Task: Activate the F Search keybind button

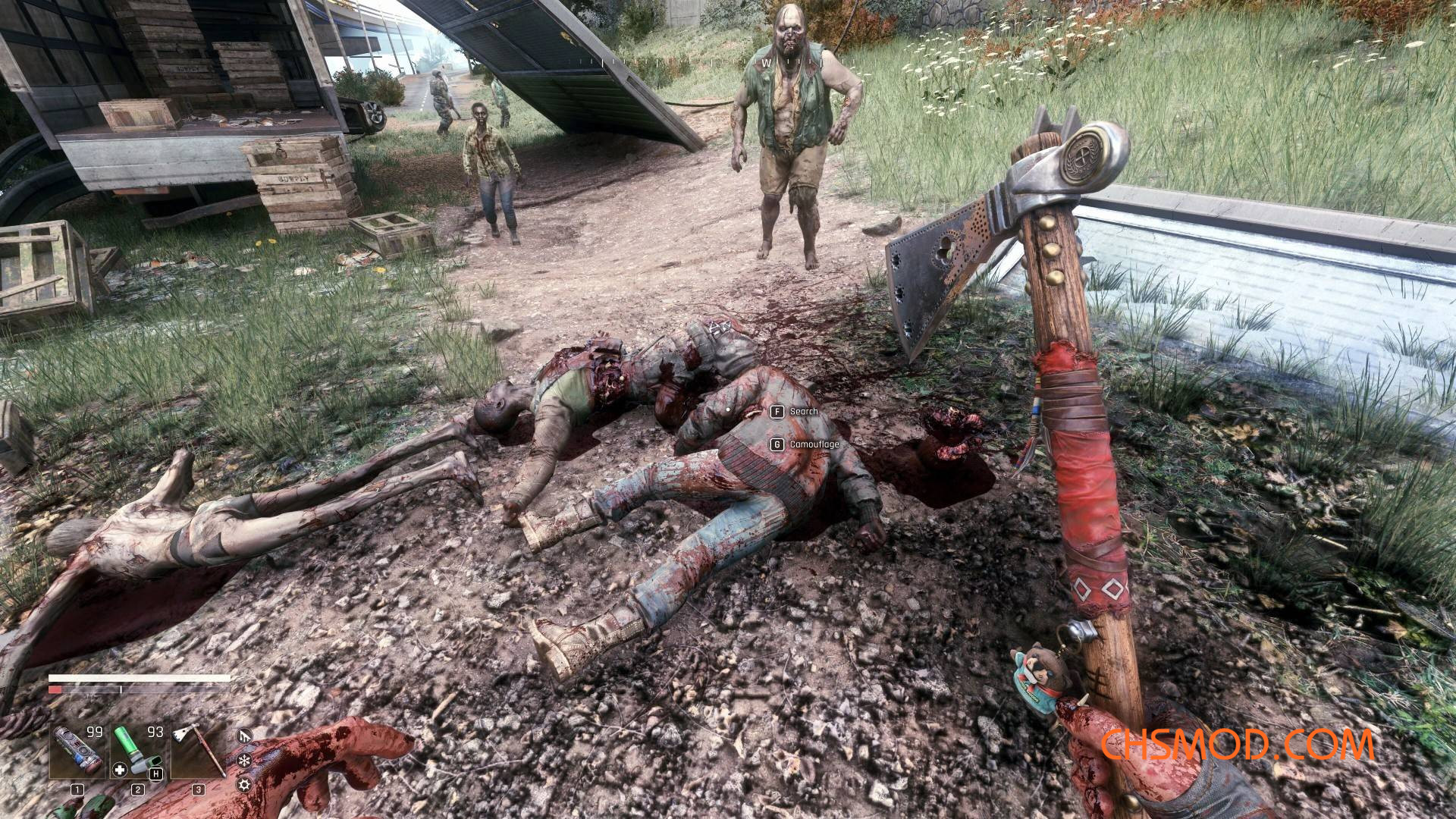Action: point(777,410)
